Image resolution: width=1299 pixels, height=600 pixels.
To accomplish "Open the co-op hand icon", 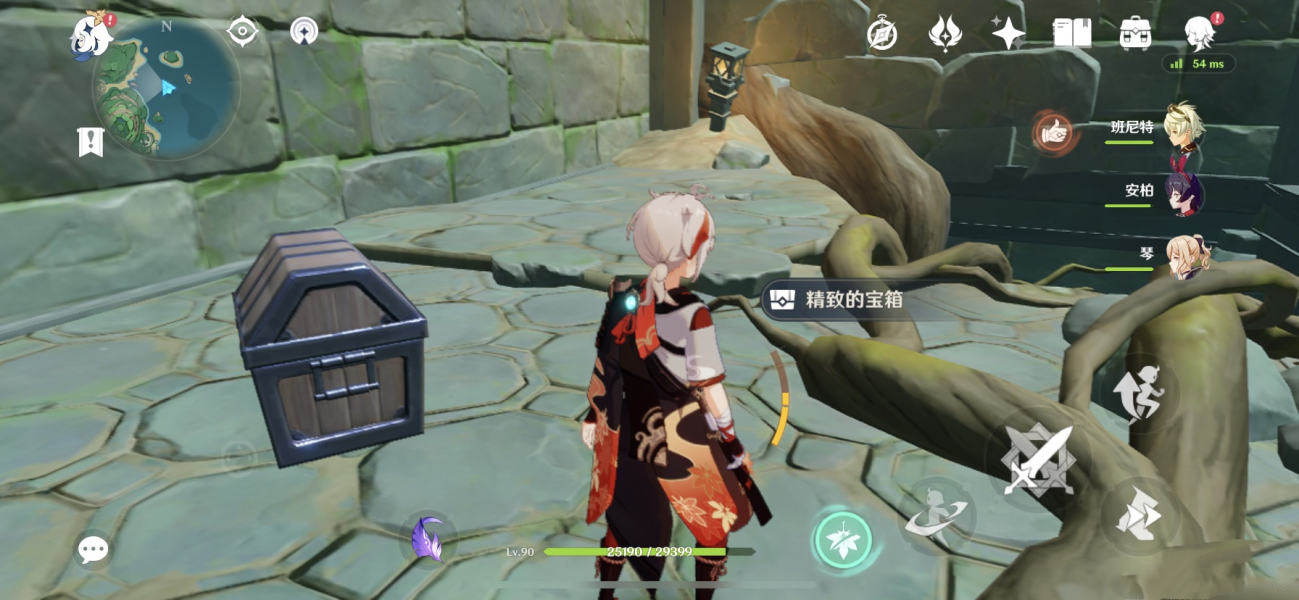I will [1054, 131].
